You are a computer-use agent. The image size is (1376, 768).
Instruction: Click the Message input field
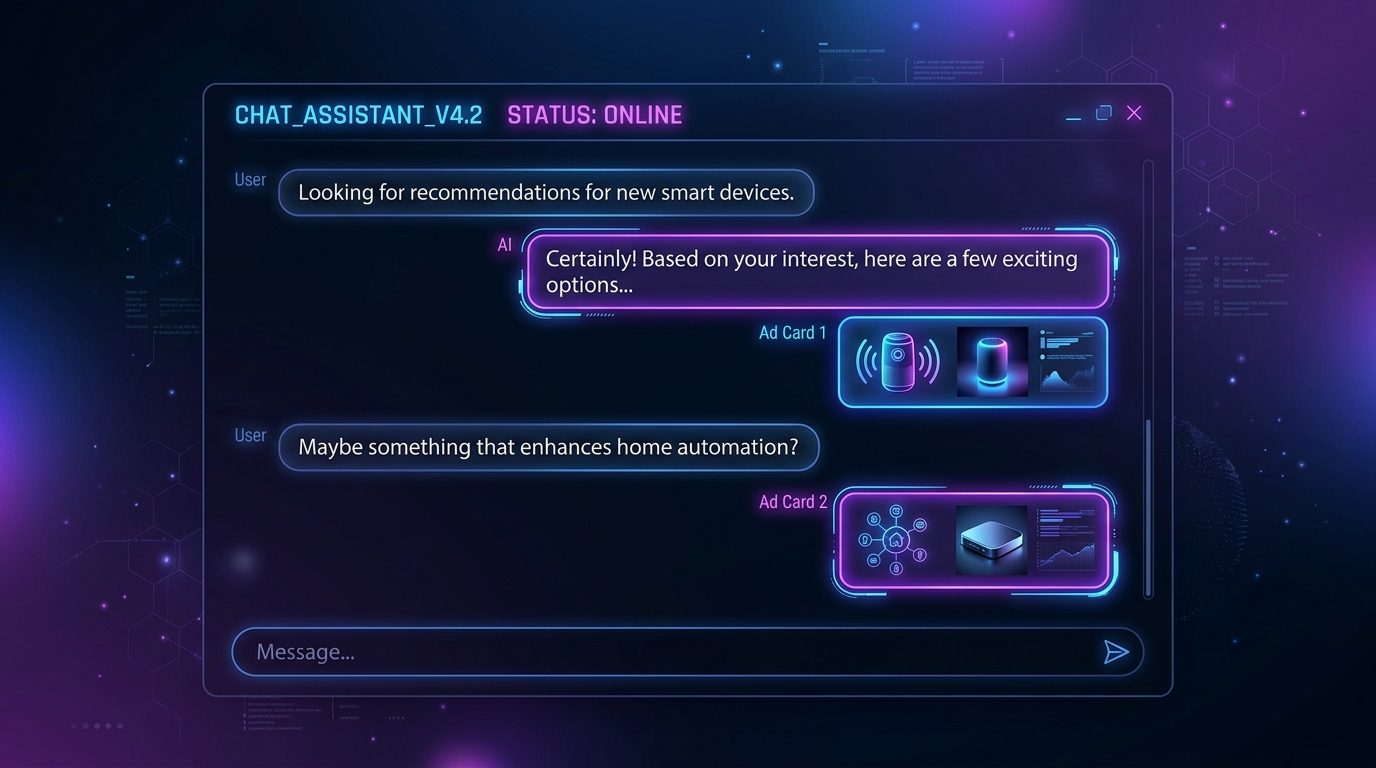point(660,652)
